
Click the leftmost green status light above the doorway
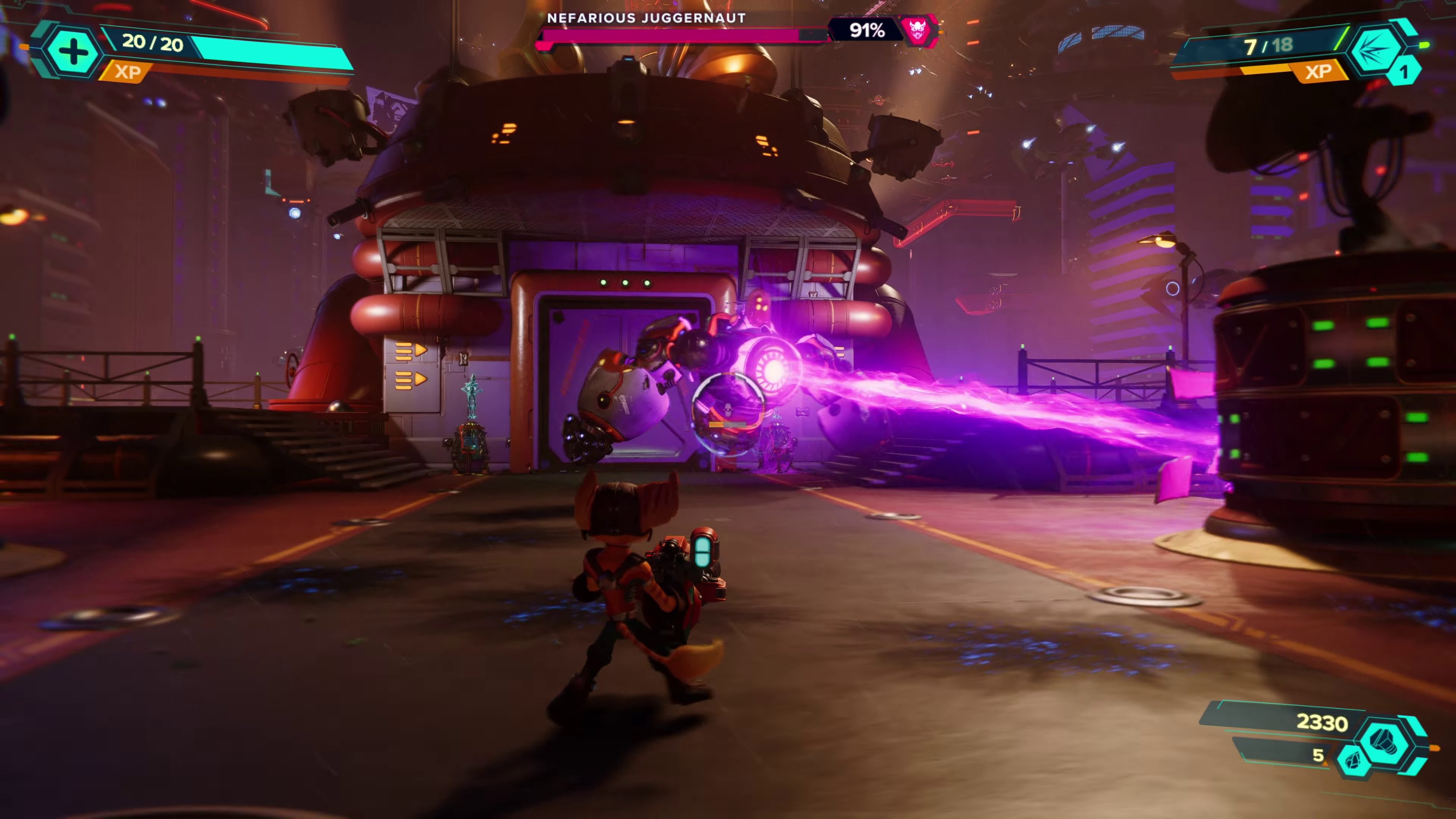coord(603,282)
